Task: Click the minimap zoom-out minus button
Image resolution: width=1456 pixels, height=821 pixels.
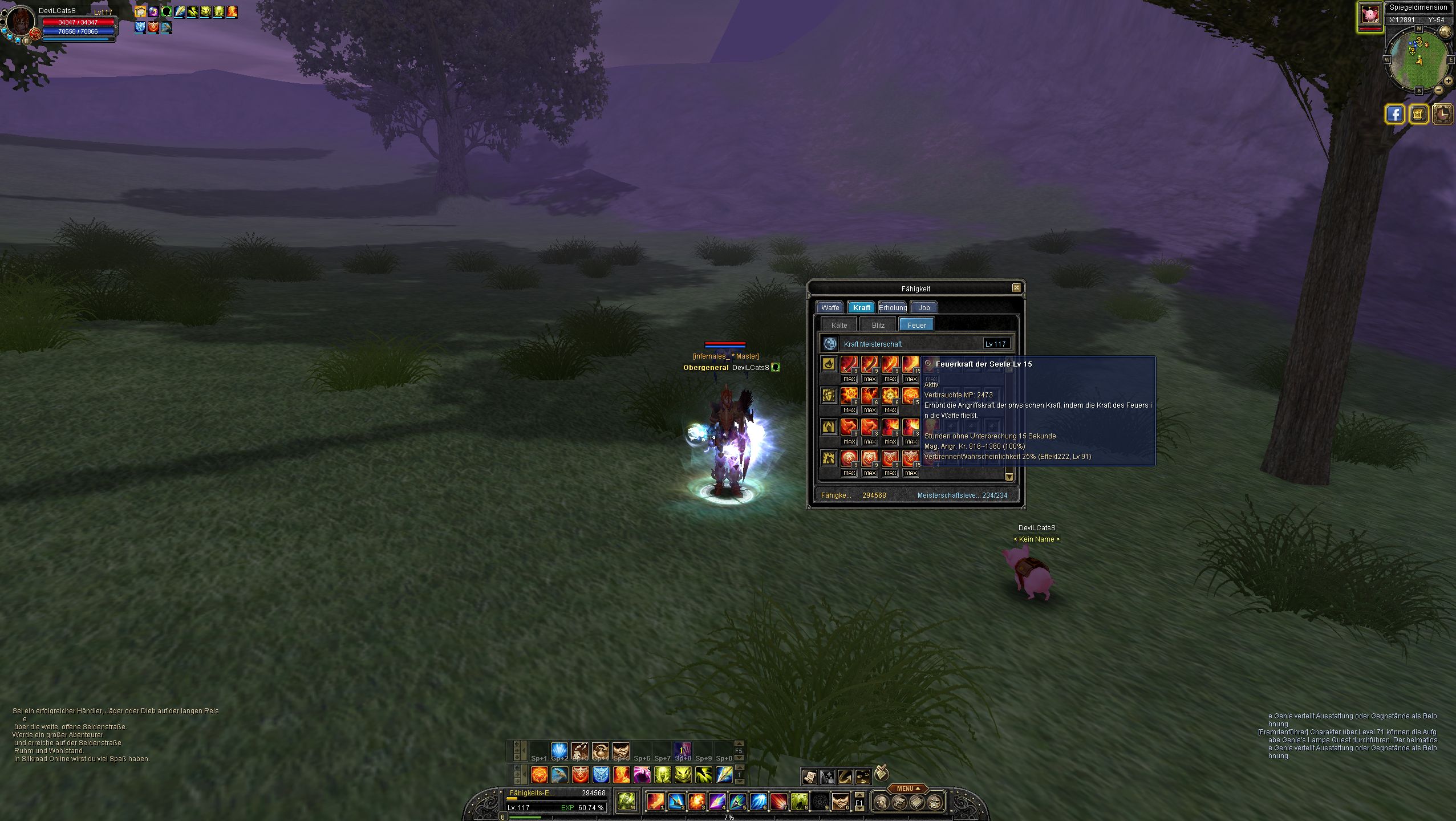Action: pyautogui.click(x=1439, y=90)
